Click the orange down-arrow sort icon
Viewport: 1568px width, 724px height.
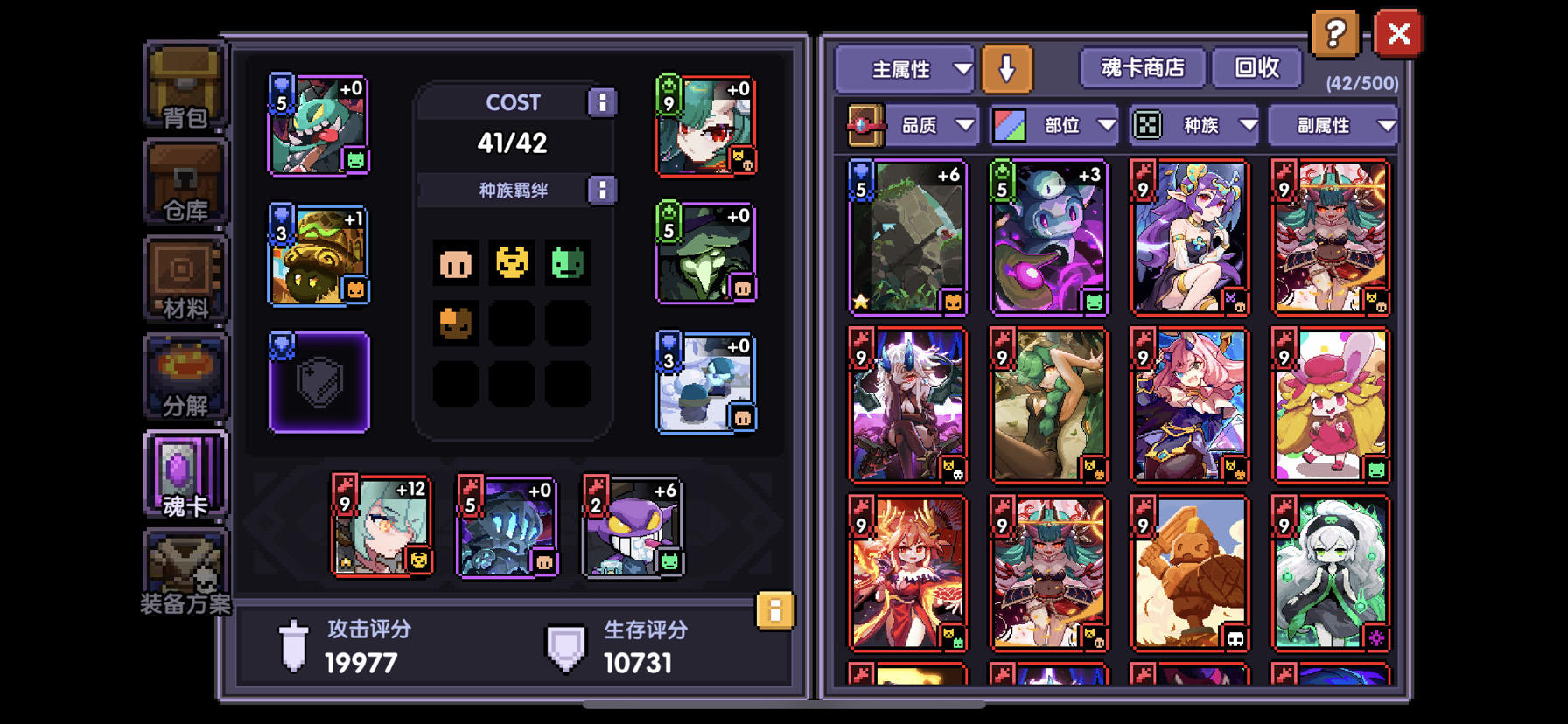tap(1006, 67)
